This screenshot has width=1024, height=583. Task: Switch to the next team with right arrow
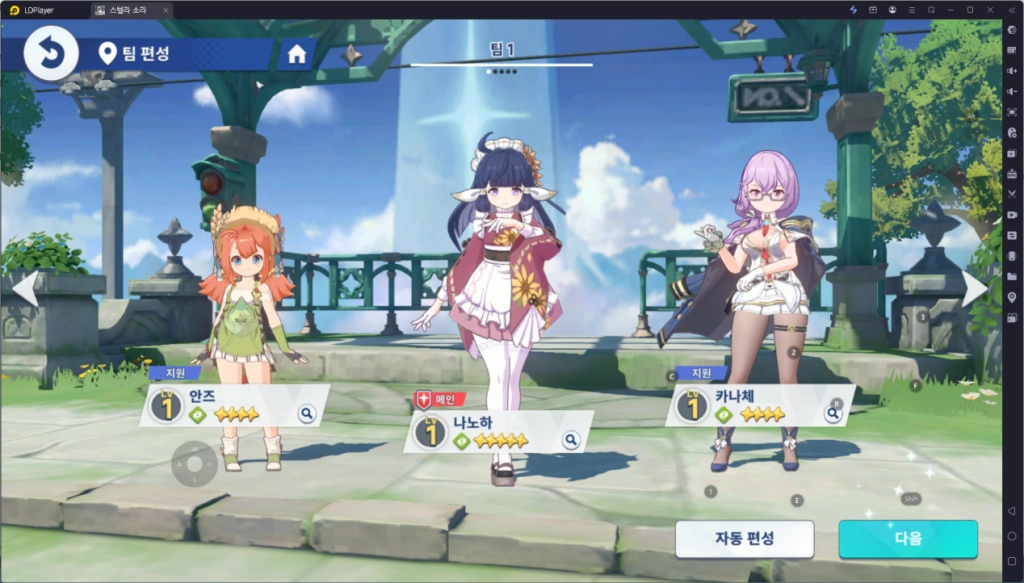click(973, 287)
